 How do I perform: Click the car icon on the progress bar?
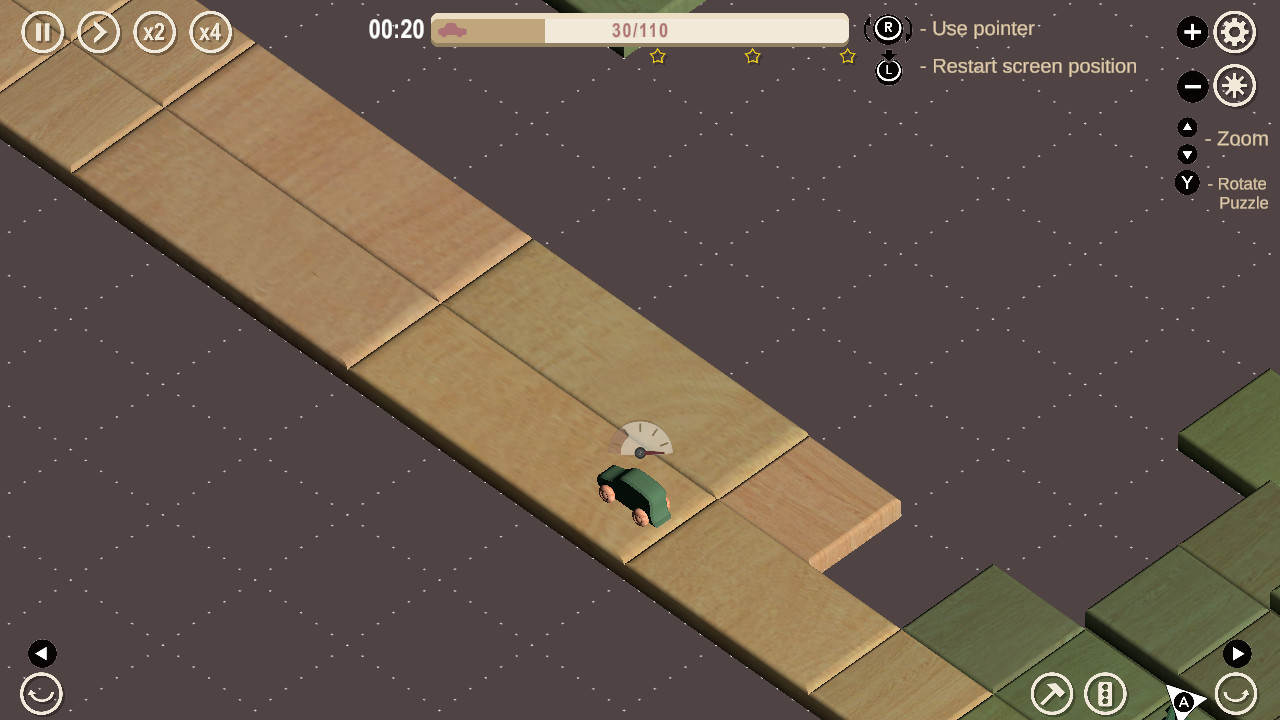point(451,29)
